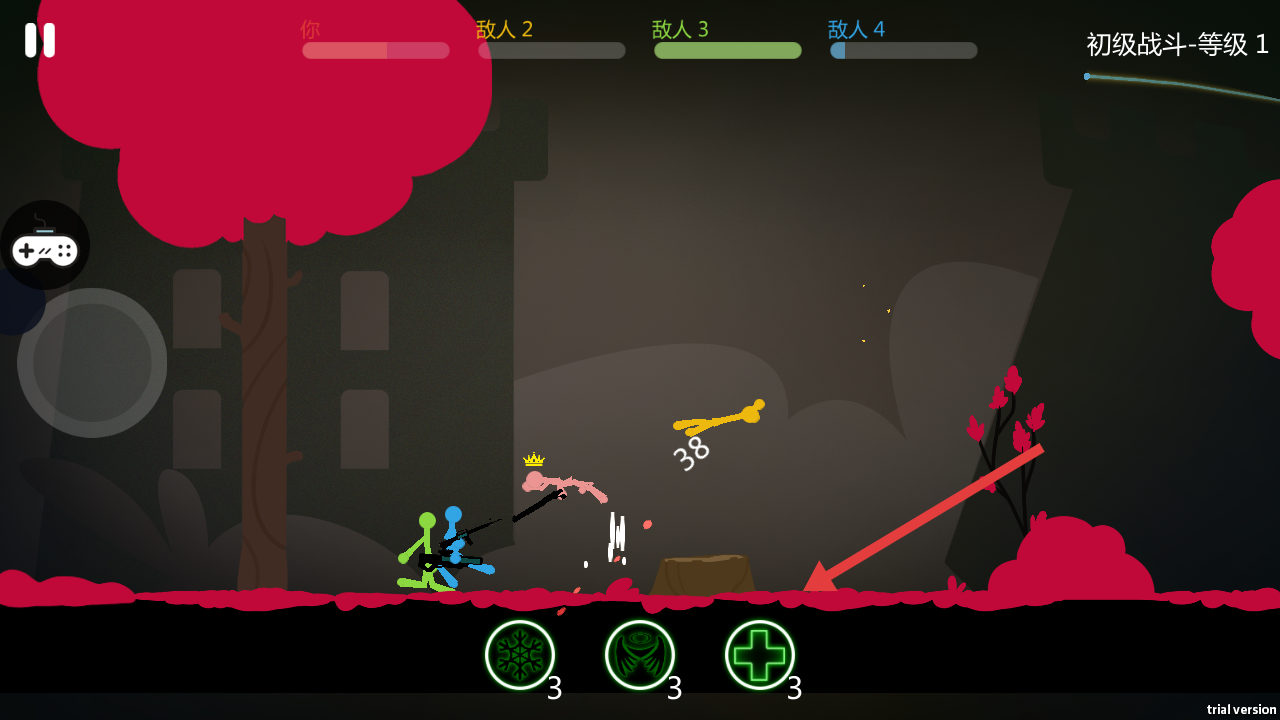1280x720 pixels.
Task: Open the gamepad controller icon
Action: tap(45, 246)
